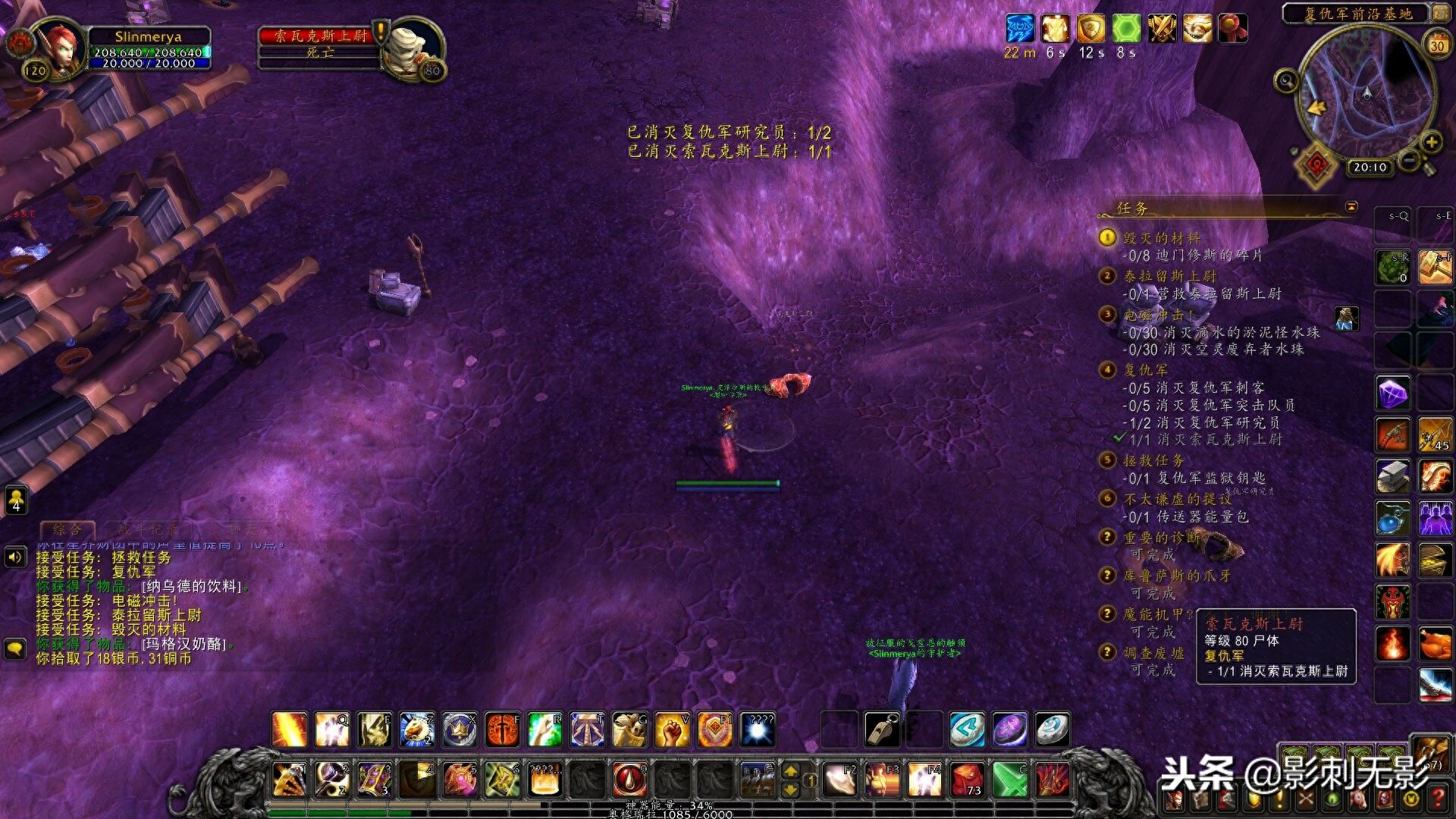Screen dimensions: 1456x819
Task: Switch to the 综合 chat tab
Action: pyautogui.click(x=67, y=529)
